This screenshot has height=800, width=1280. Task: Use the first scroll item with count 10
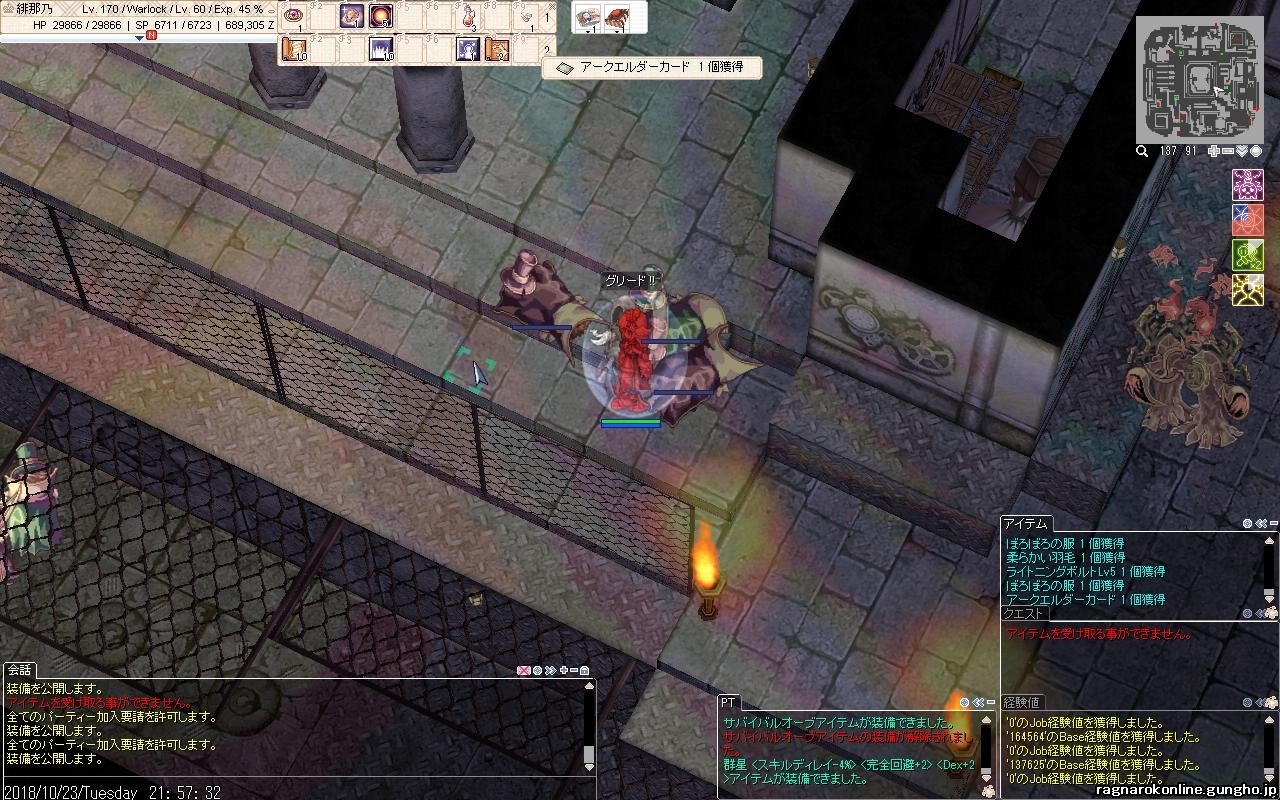pos(294,49)
